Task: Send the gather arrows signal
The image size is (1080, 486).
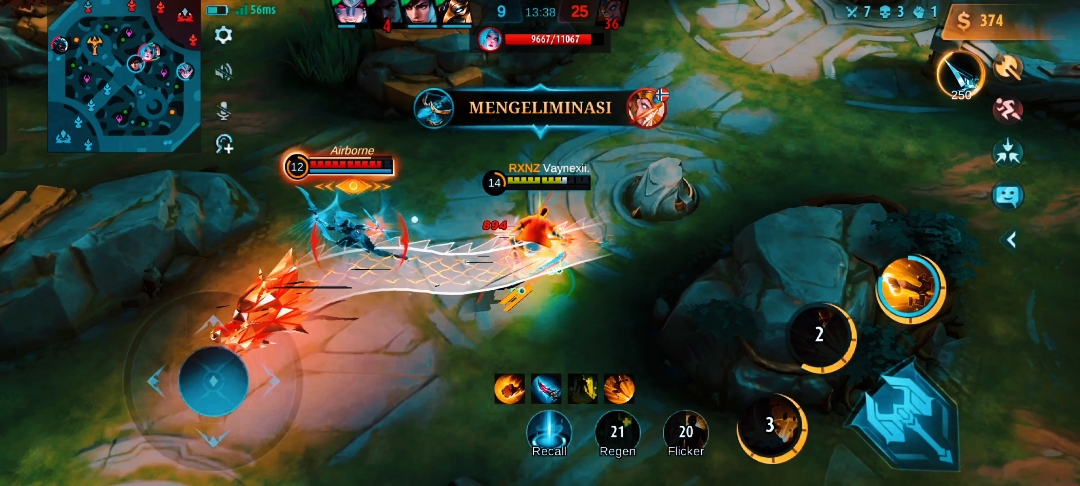Action: (x=1007, y=152)
